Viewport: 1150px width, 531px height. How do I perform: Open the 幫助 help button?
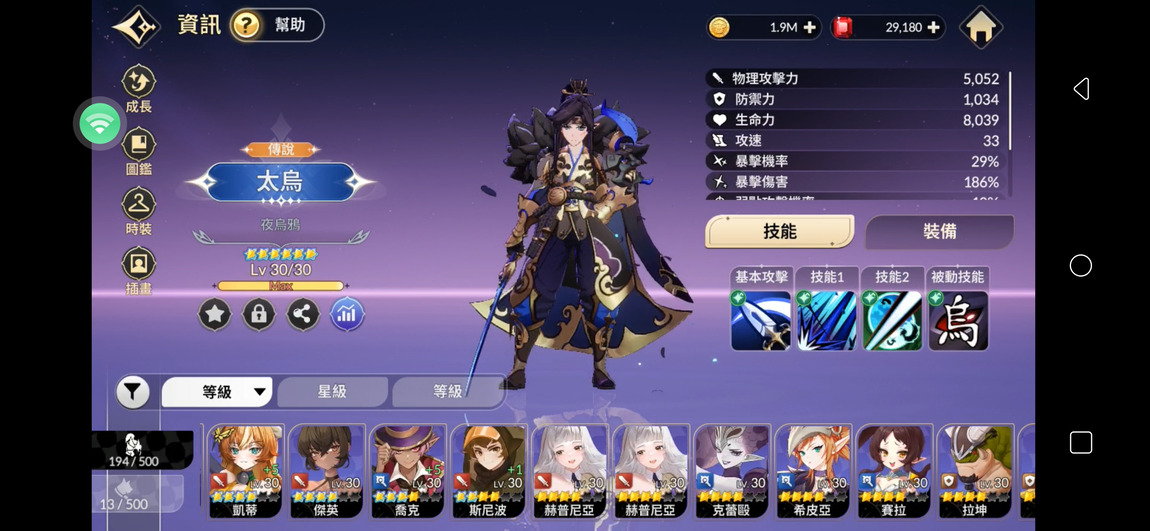pos(277,26)
